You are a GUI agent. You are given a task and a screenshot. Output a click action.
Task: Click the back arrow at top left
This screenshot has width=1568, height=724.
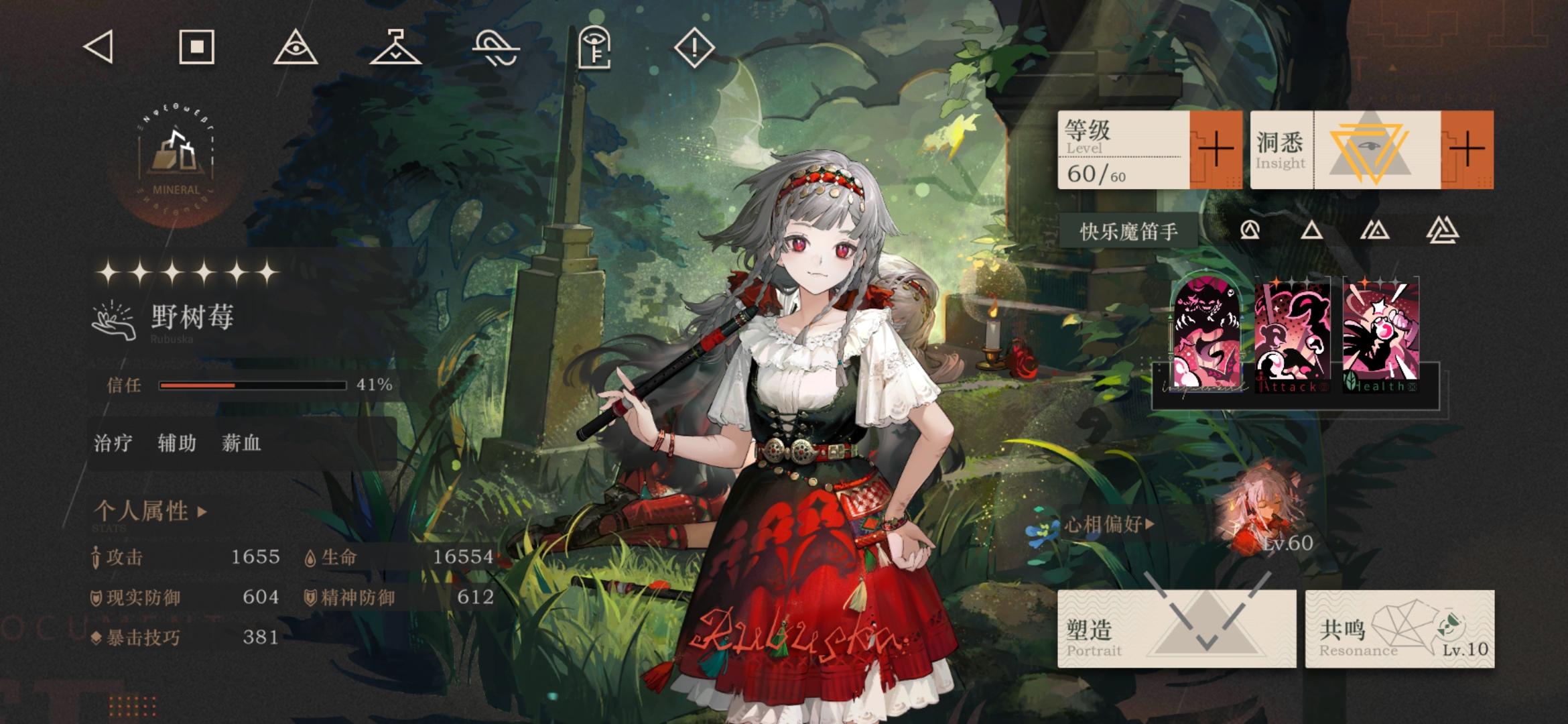click(x=97, y=47)
